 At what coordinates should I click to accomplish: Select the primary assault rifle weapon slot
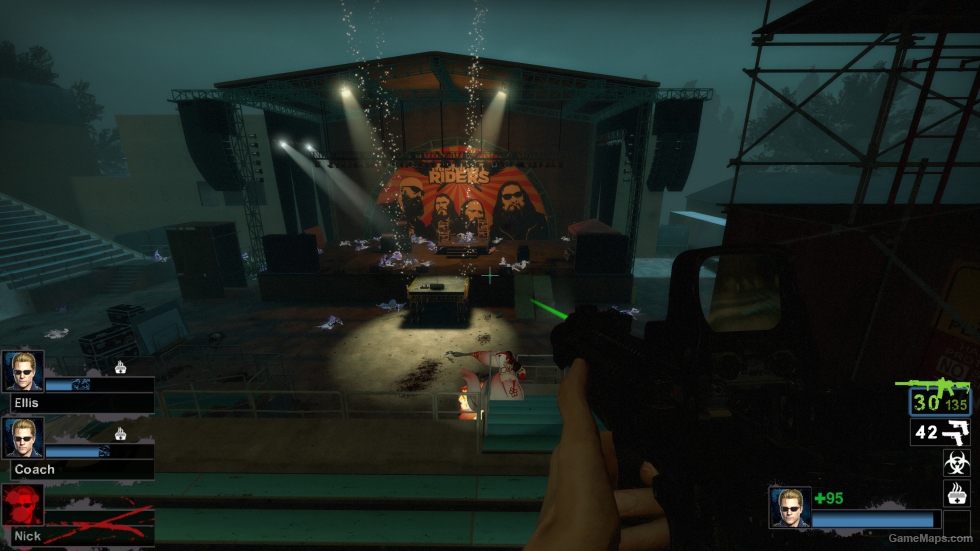tap(940, 402)
